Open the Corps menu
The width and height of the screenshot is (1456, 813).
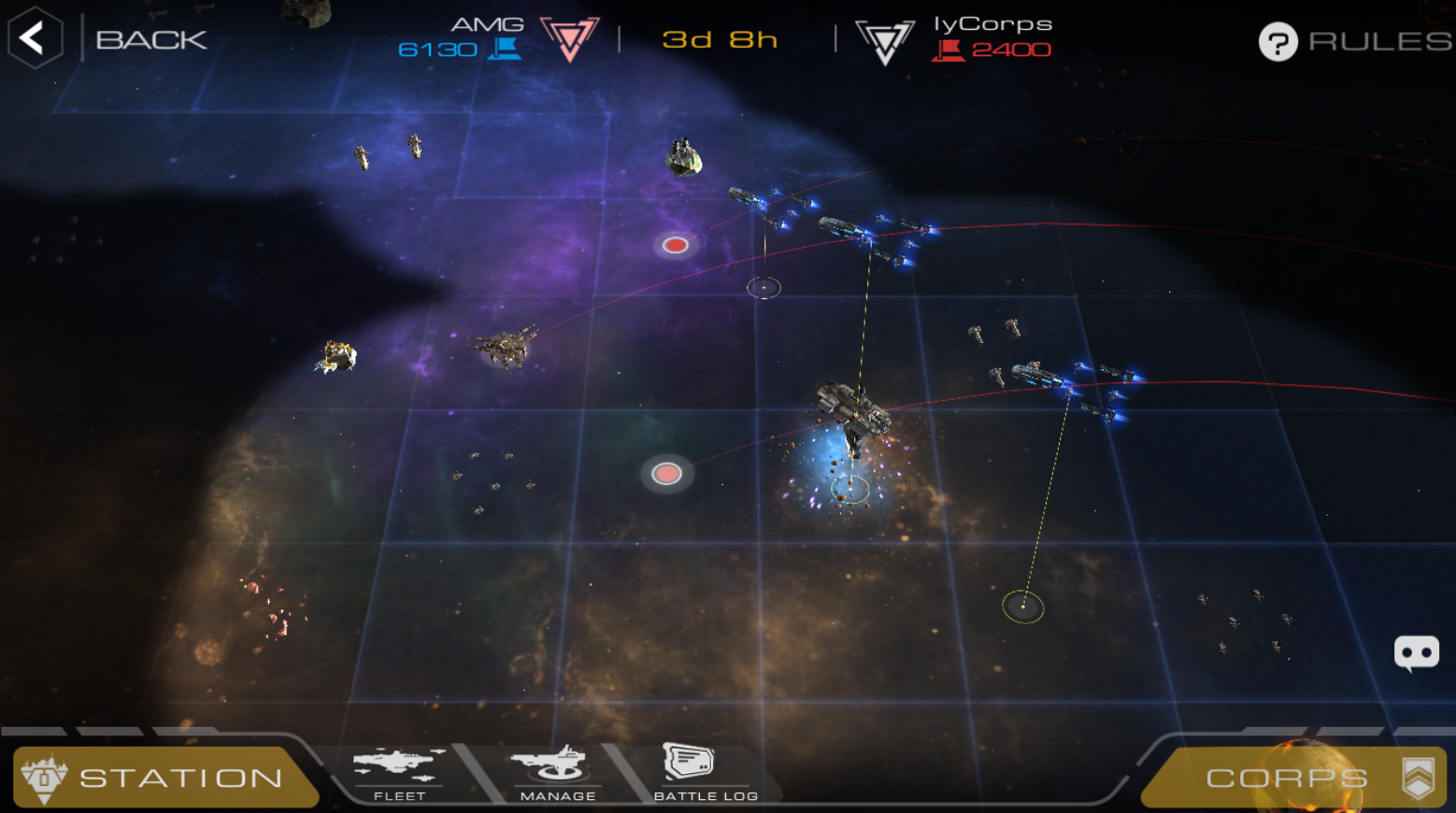(x=1293, y=777)
